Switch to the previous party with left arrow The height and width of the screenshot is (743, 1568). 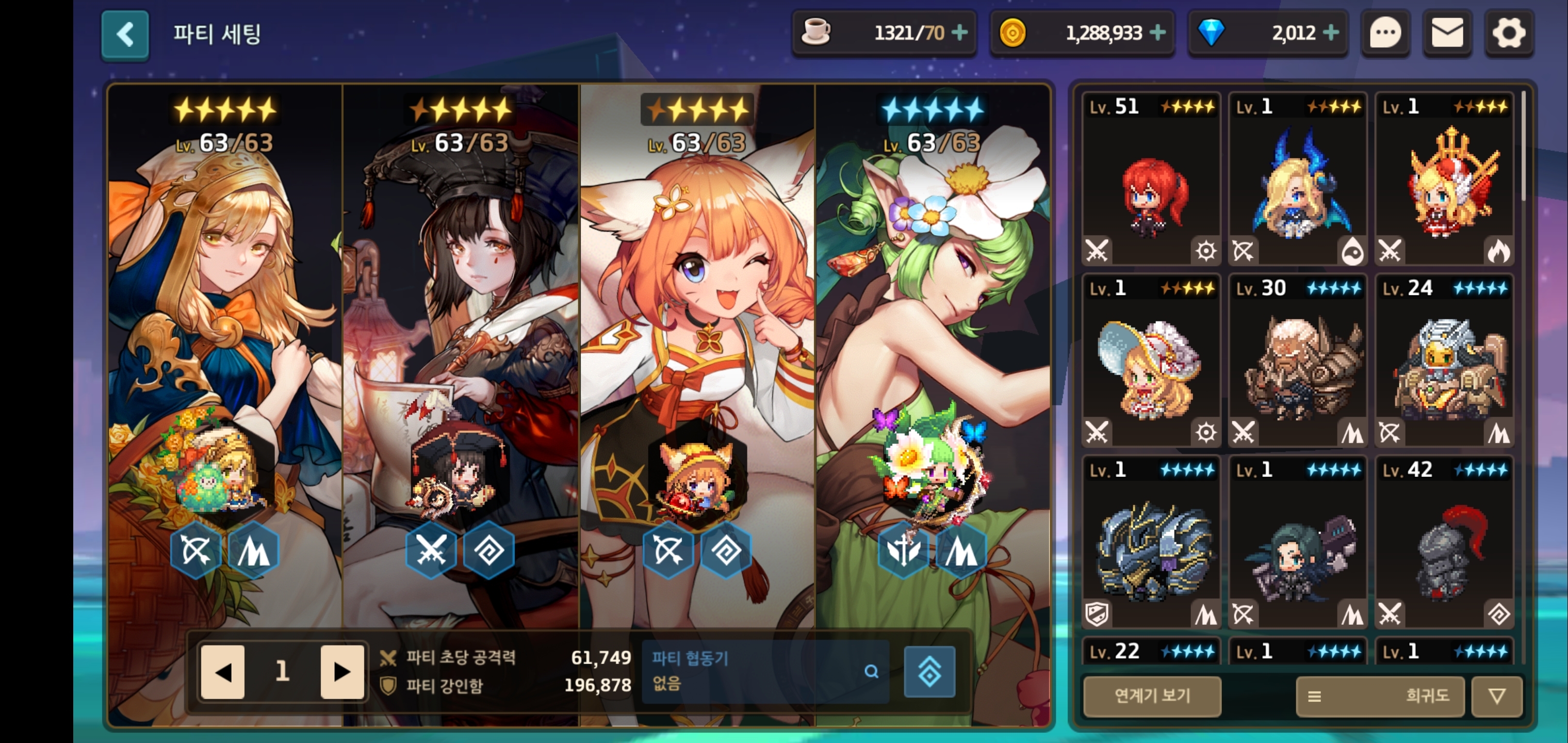tap(223, 672)
